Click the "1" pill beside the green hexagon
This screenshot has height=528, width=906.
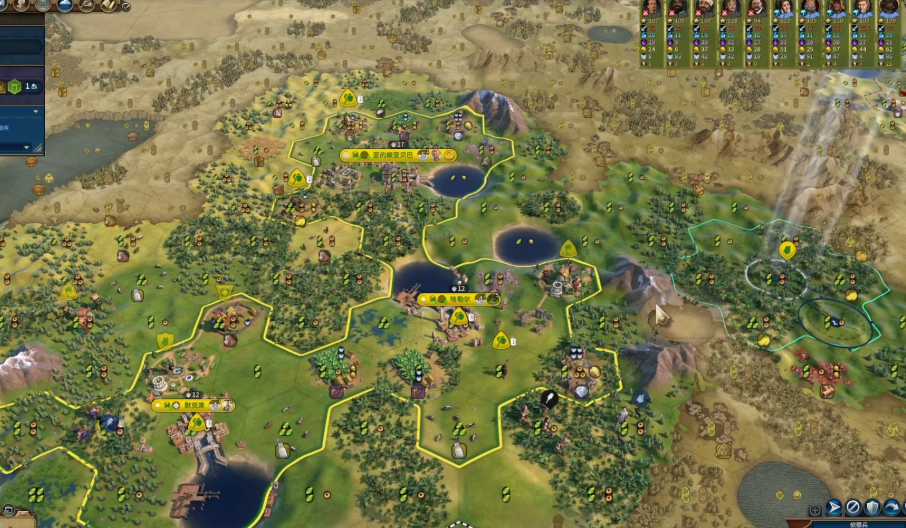[x=33, y=88]
